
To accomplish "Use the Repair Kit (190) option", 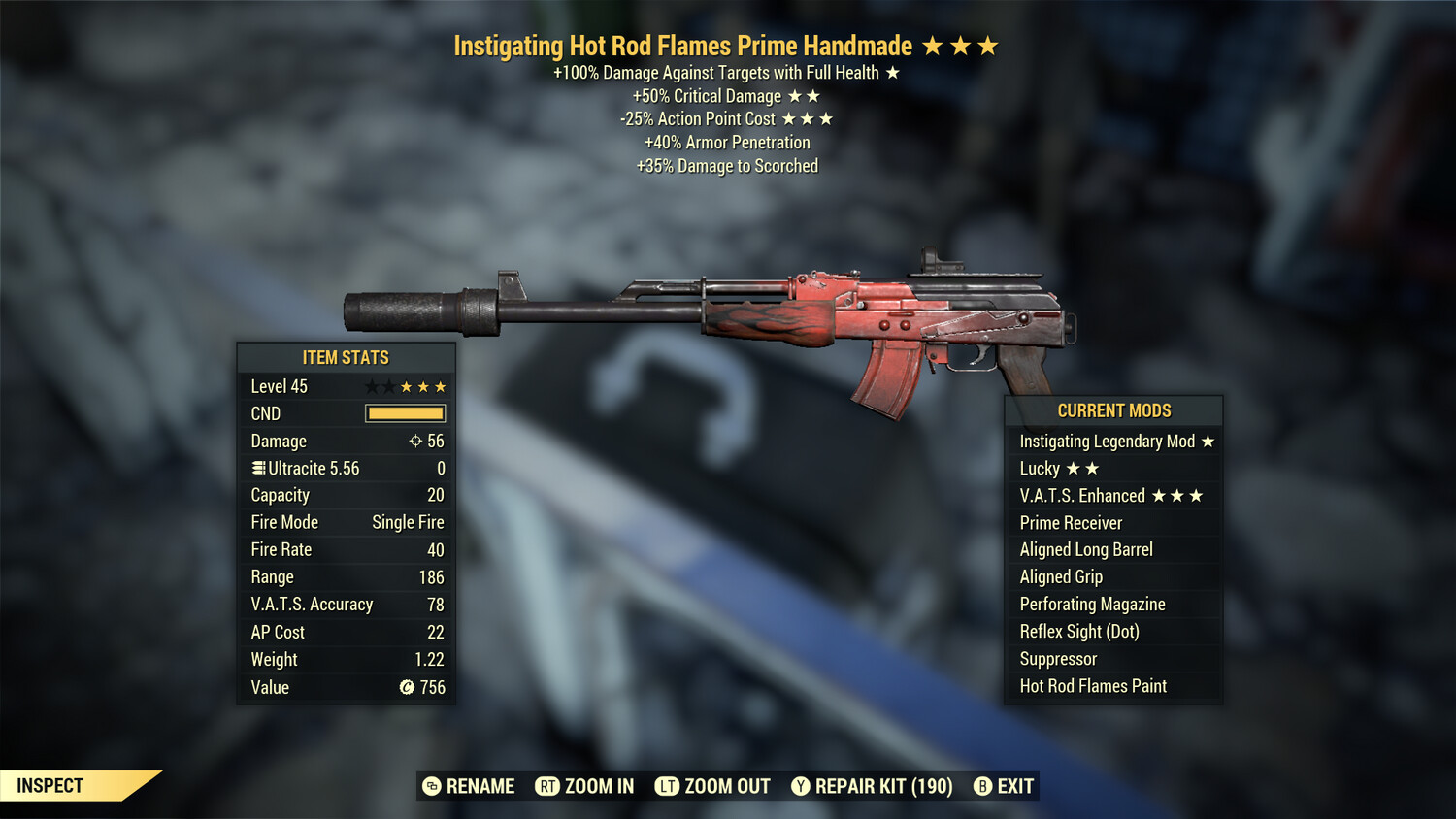I will point(872,786).
